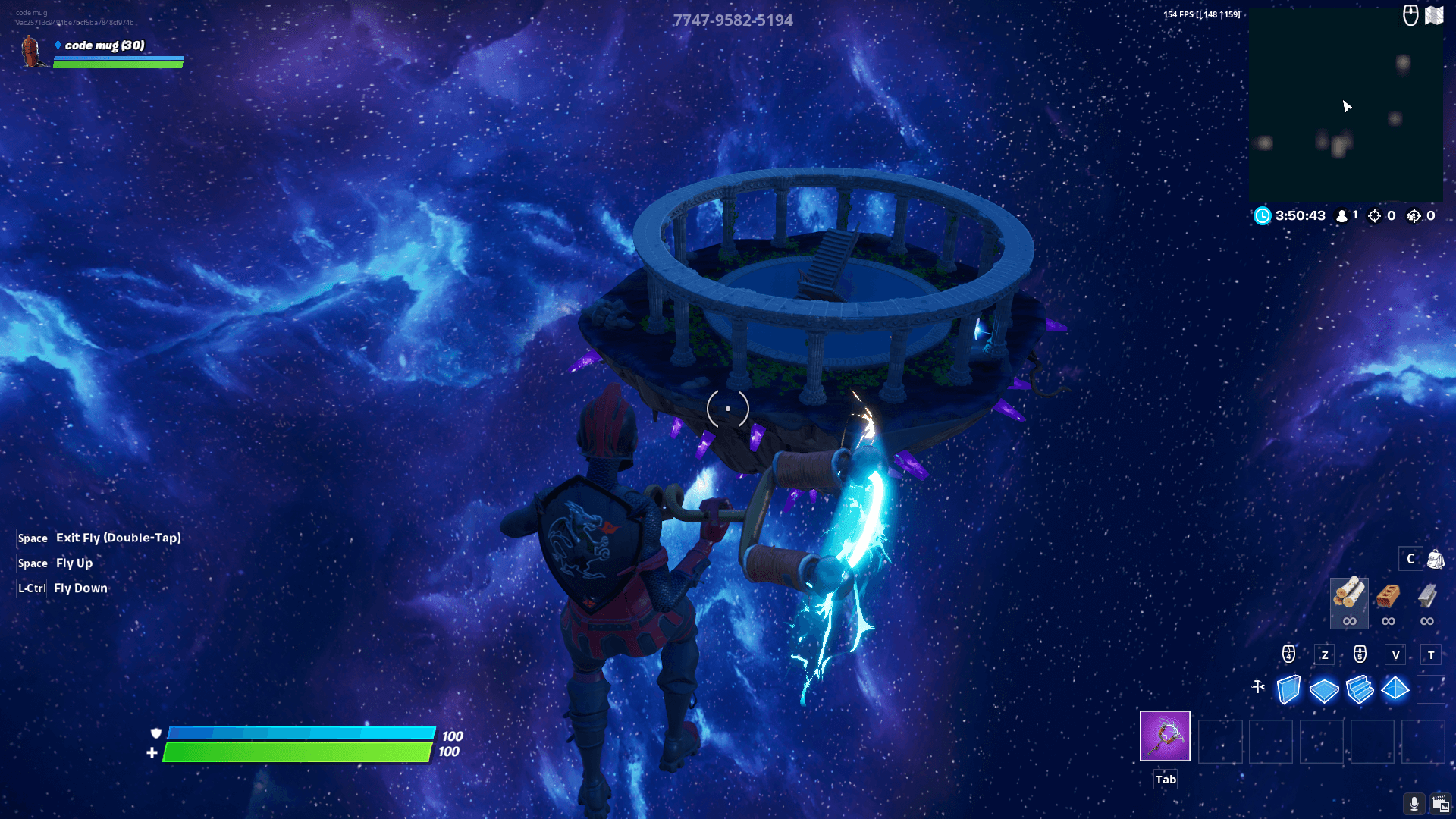1456x819 pixels.
Task: Select the stairs building piece
Action: pyautogui.click(x=1360, y=690)
